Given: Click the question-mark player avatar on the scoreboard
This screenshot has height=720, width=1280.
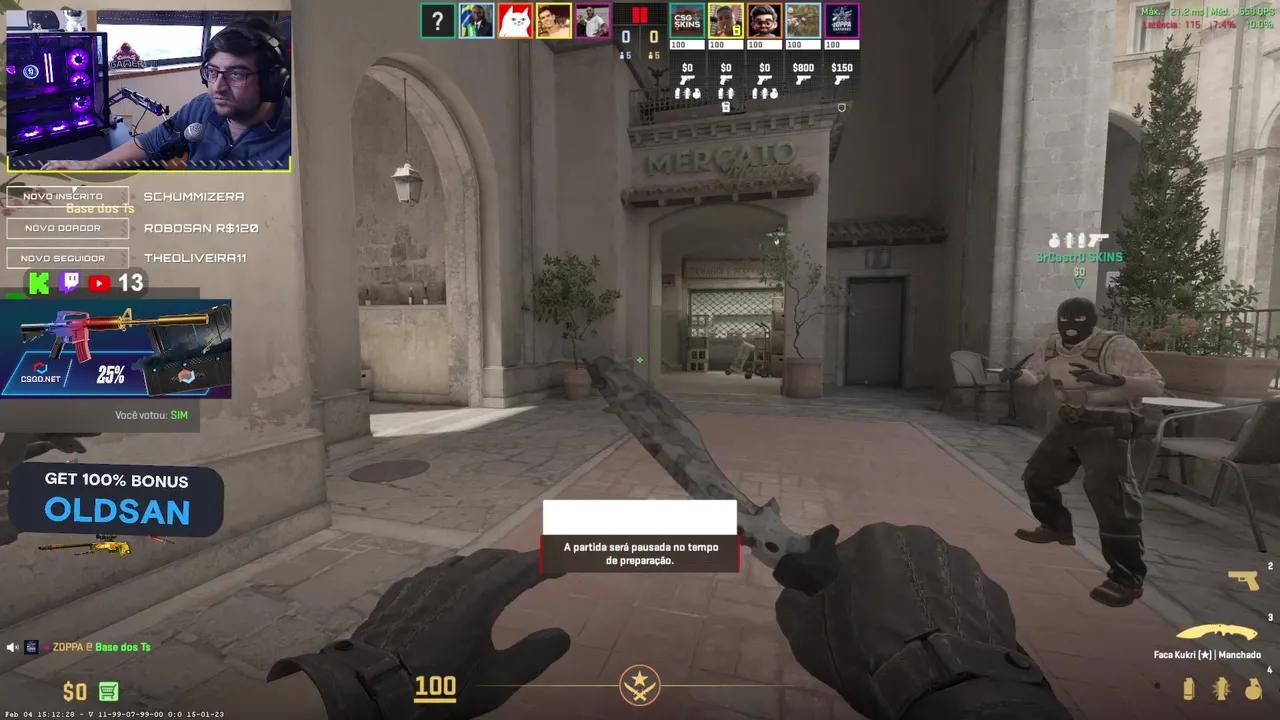Looking at the screenshot, I should (438, 20).
